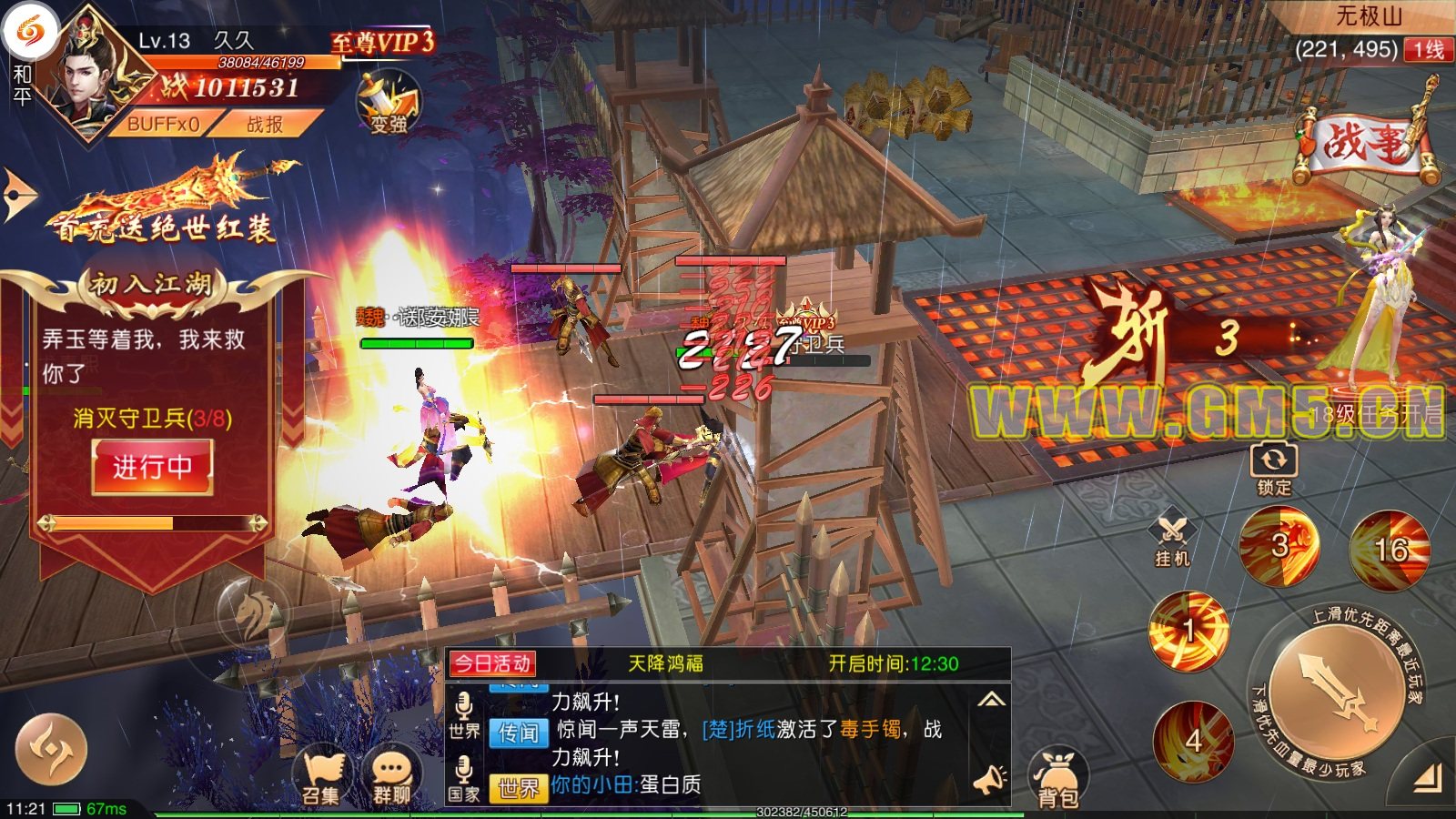
Task: Open the 今日活动 daily events
Action: tap(492, 663)
